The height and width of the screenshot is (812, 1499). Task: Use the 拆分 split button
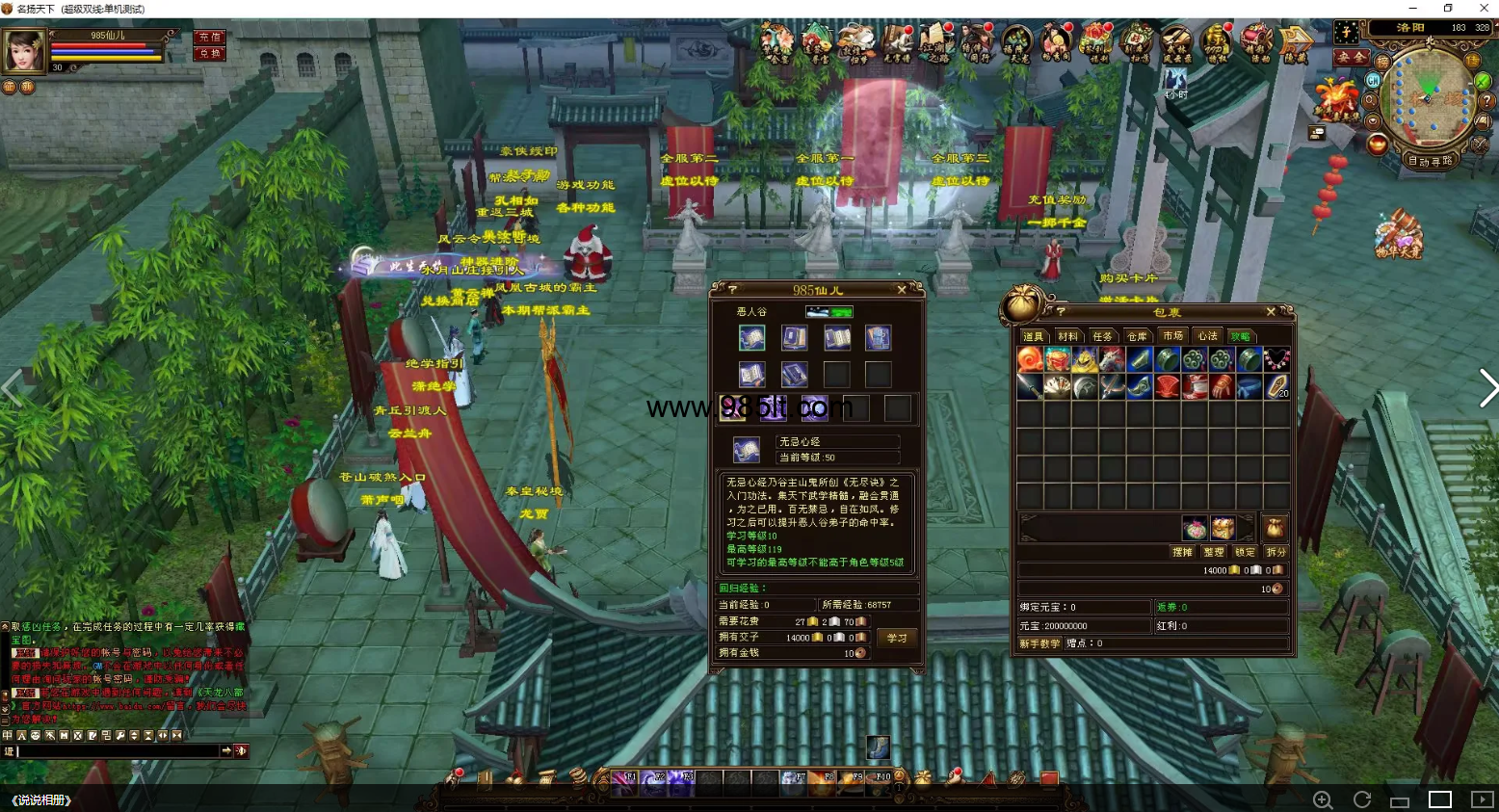1276,552
